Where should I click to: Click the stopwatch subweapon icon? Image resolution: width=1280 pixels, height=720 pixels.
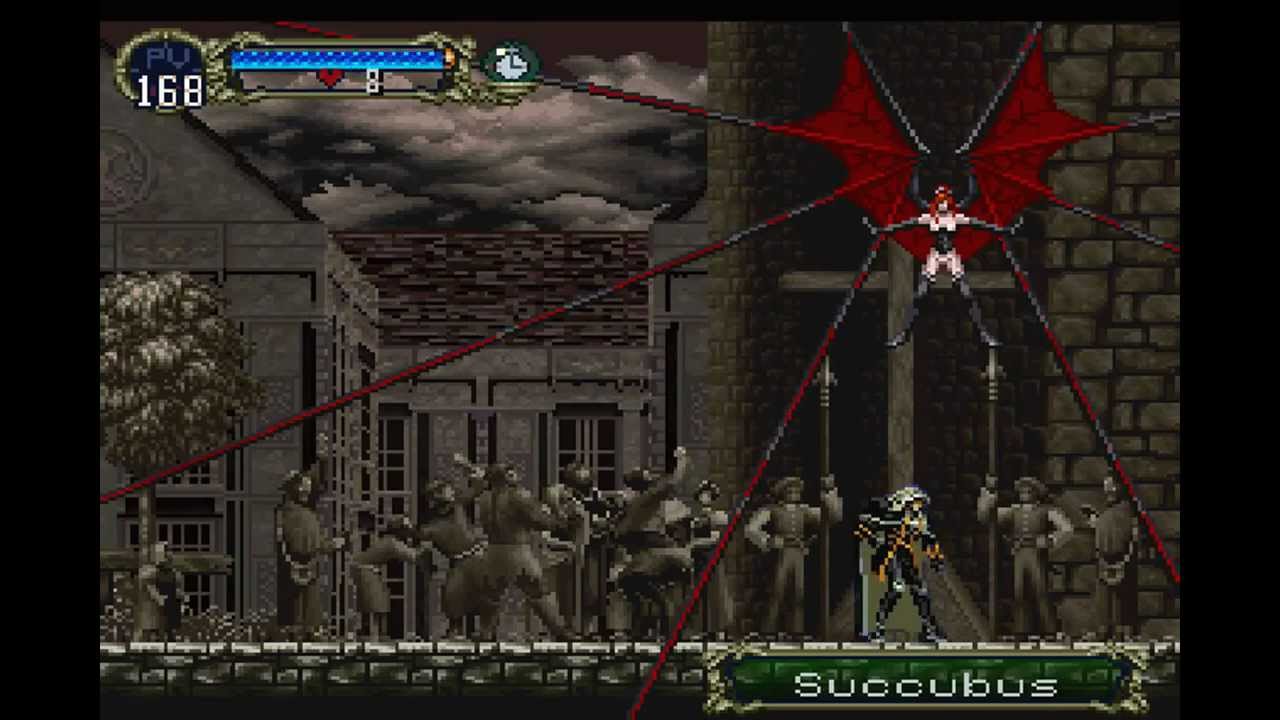(x=511, y=64)
